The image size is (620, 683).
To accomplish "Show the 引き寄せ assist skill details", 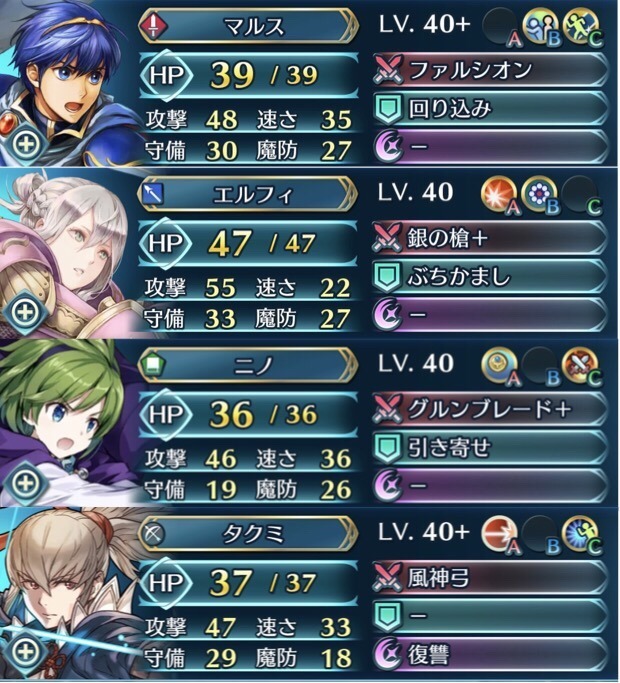I will pyautogui.click(x=490, y=447).
